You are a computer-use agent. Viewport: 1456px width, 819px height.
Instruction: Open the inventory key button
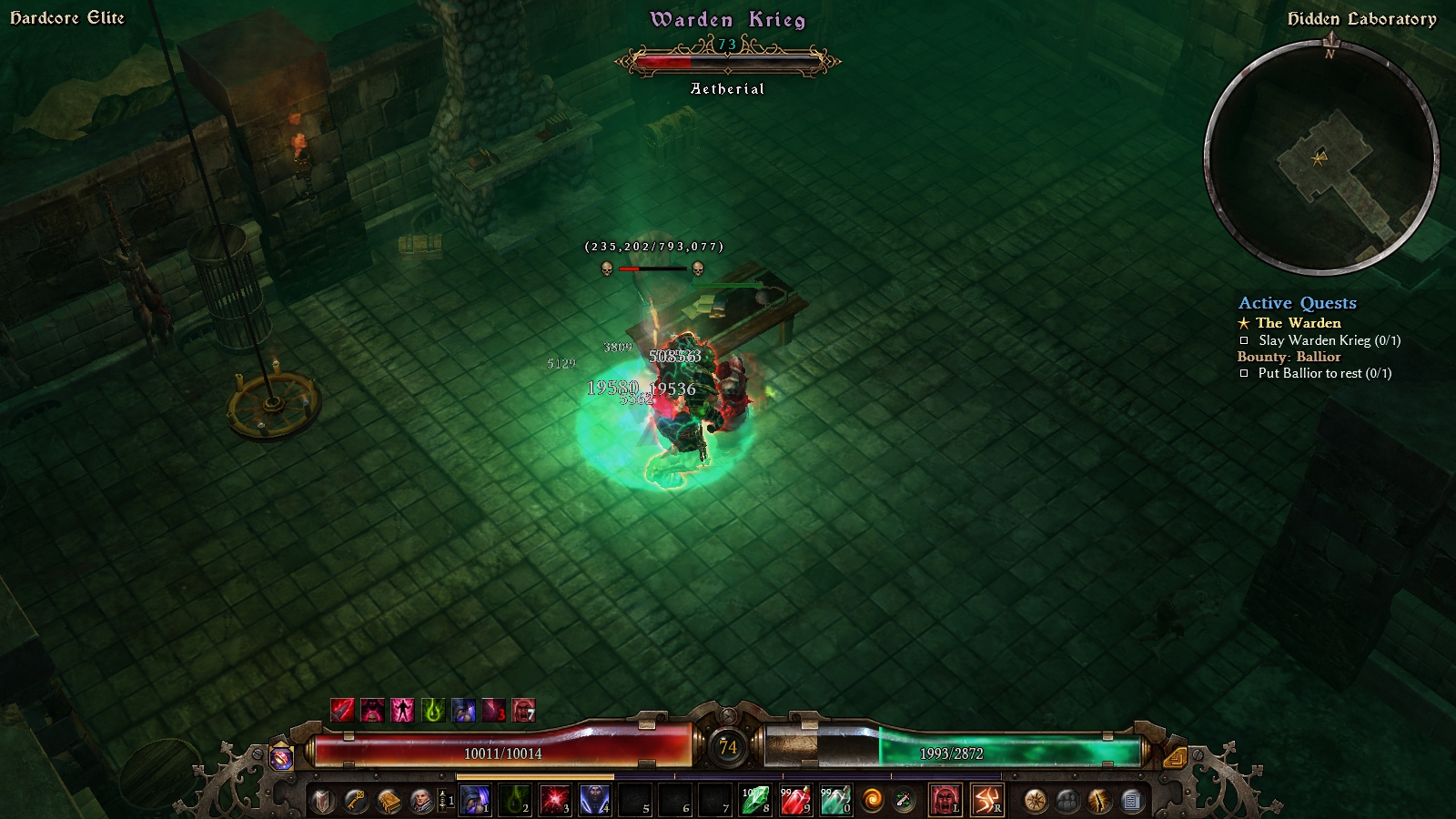[356, 801]
